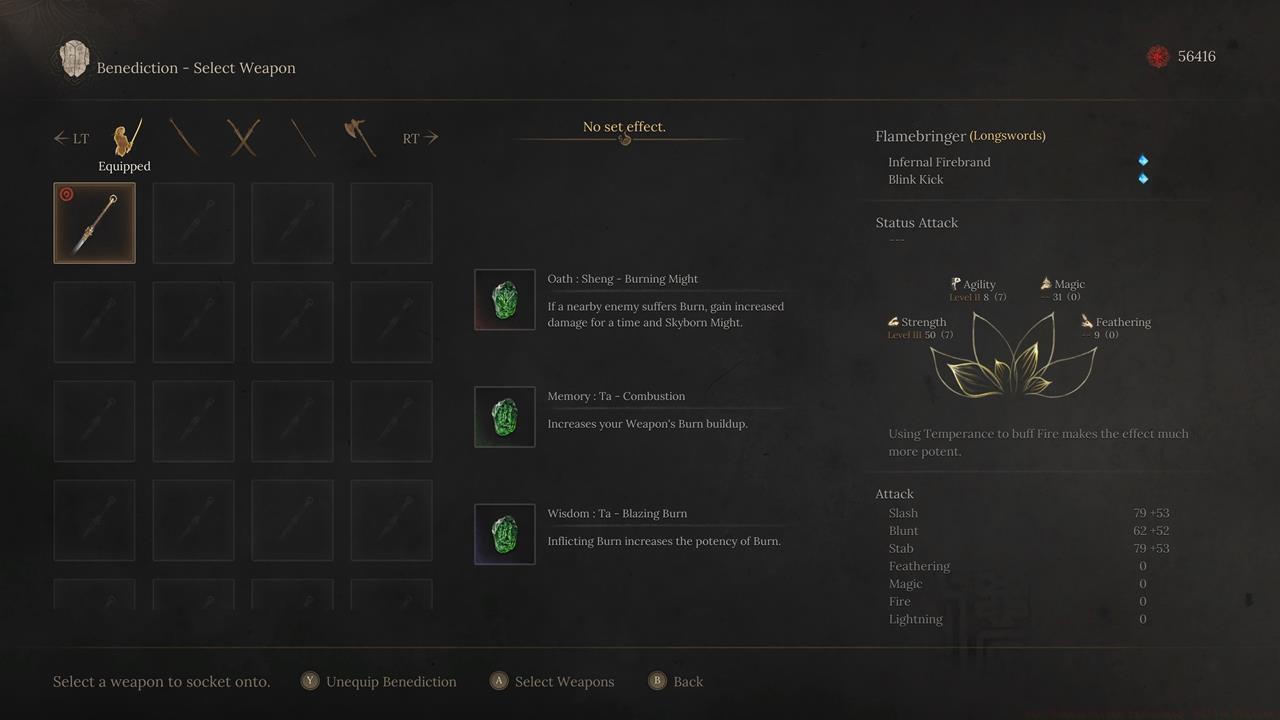Cycle weapon categories left with the LT arrow
The height and width of the screenshot is (720, 1280).
coord(71,138)
